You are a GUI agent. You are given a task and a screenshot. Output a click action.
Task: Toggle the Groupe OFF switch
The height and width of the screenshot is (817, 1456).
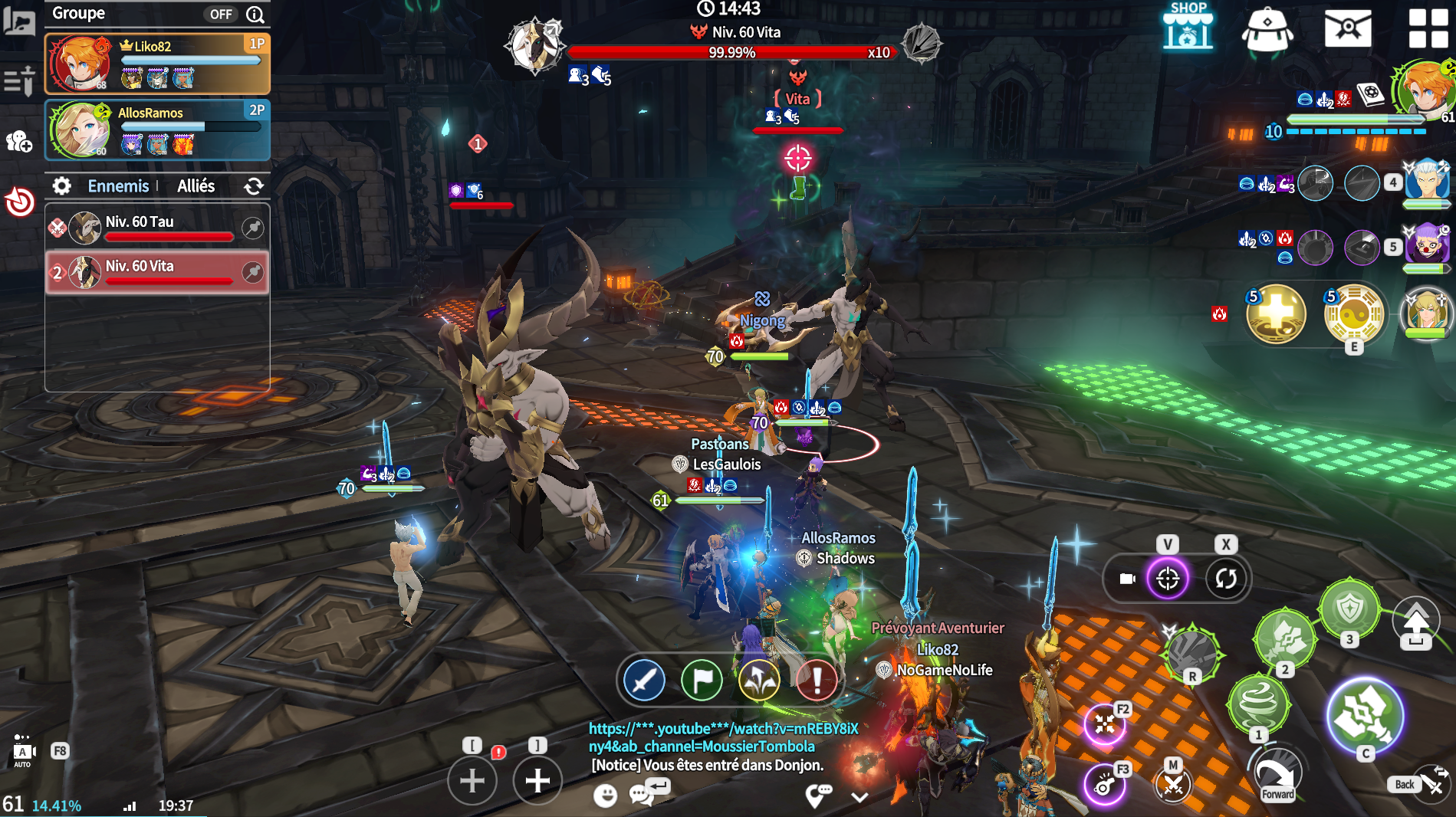point(221,14)
